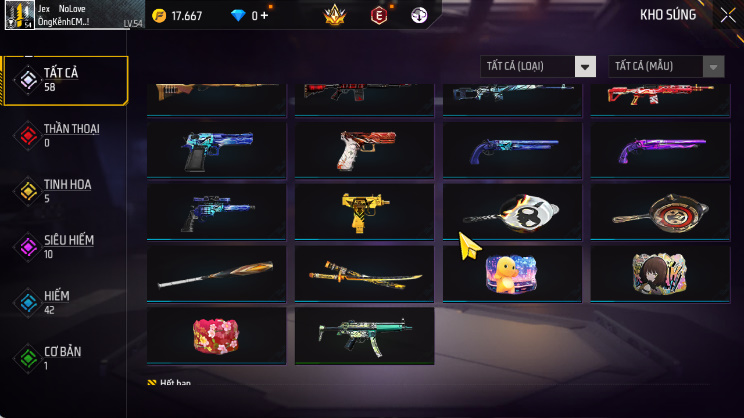Open the Tinh Hoa rarity tab

[x=65, y=191]
